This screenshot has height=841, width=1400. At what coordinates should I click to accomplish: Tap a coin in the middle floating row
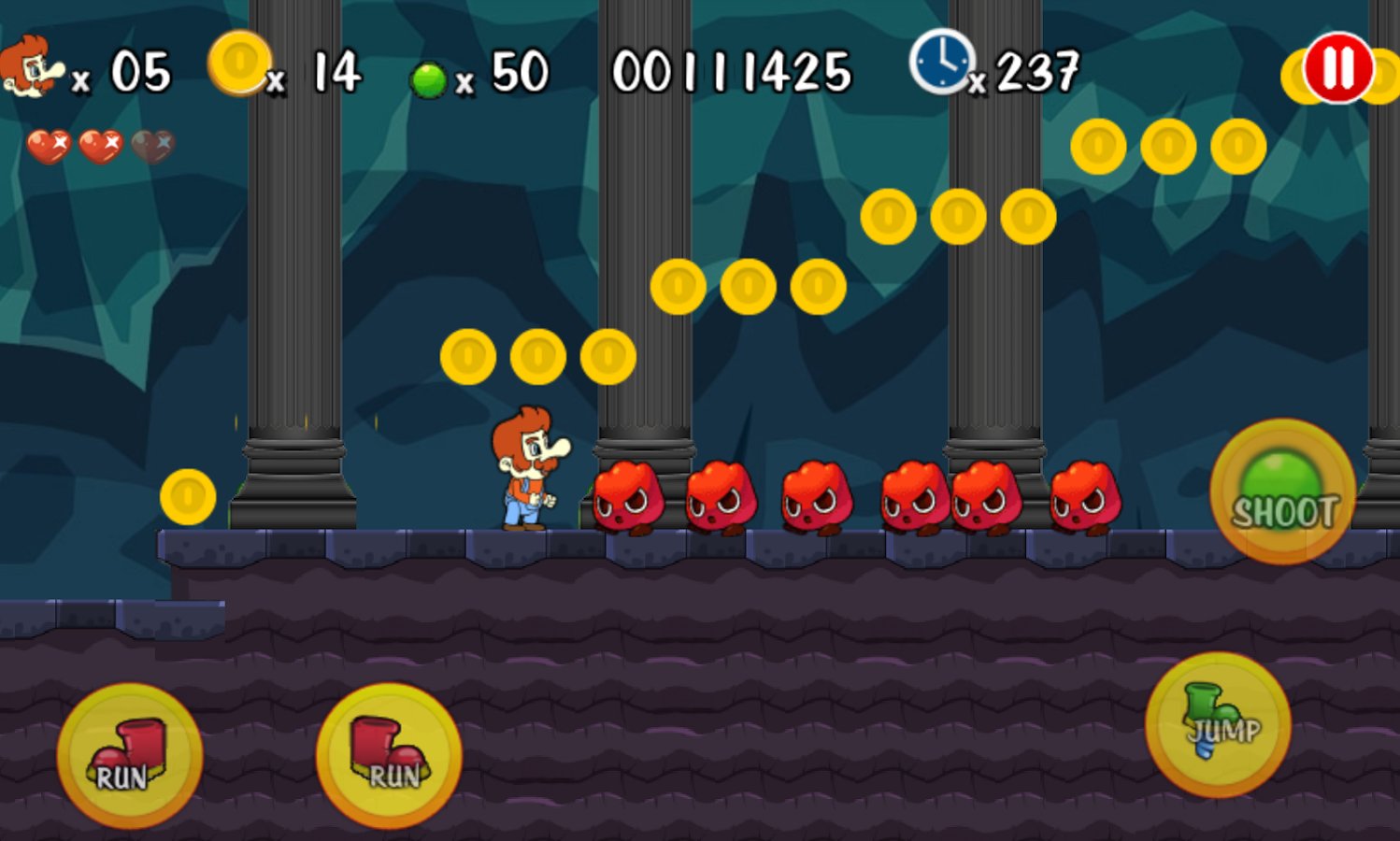743,285
